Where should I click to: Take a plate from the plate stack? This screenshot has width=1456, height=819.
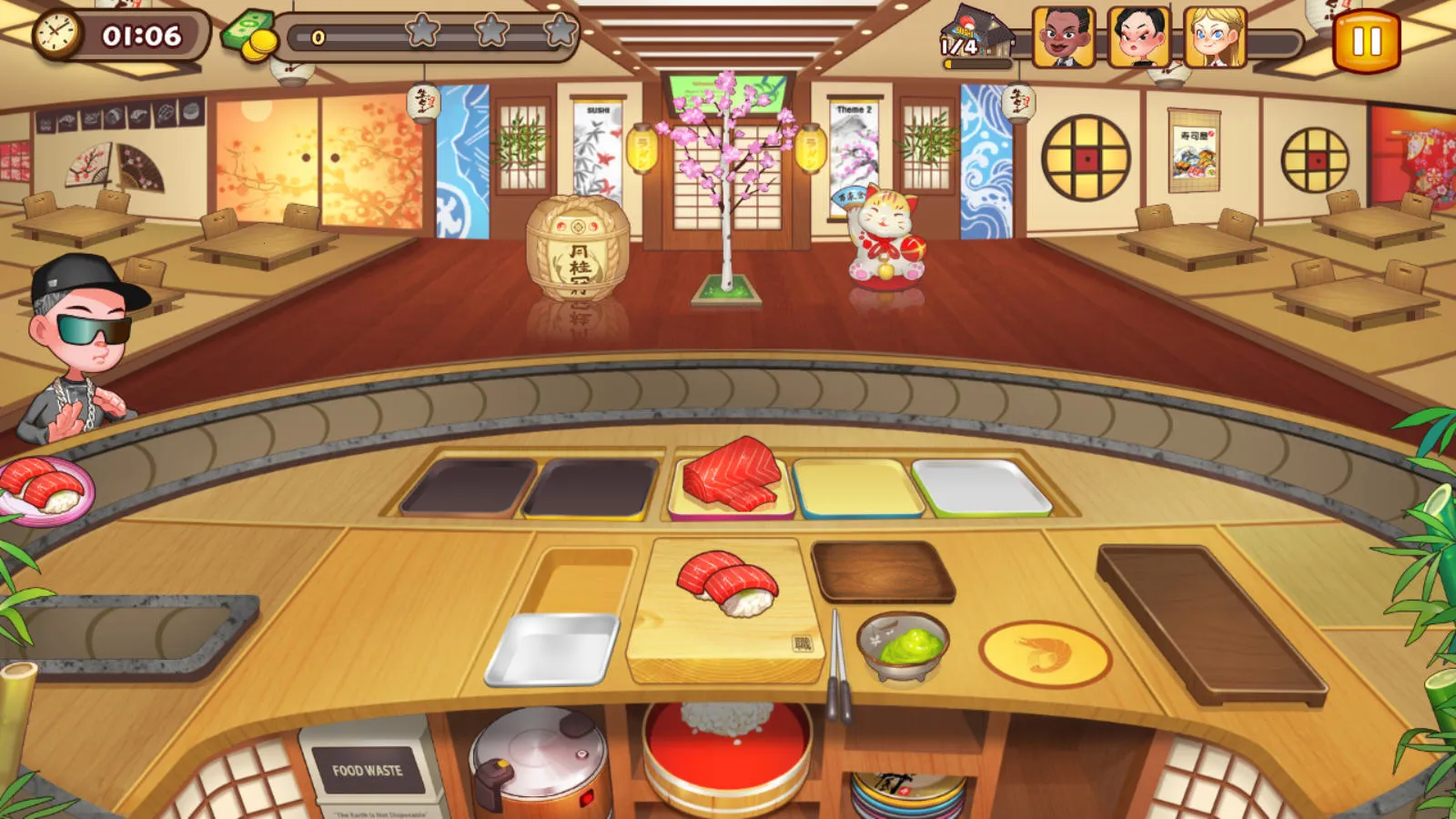pos(906,794)
